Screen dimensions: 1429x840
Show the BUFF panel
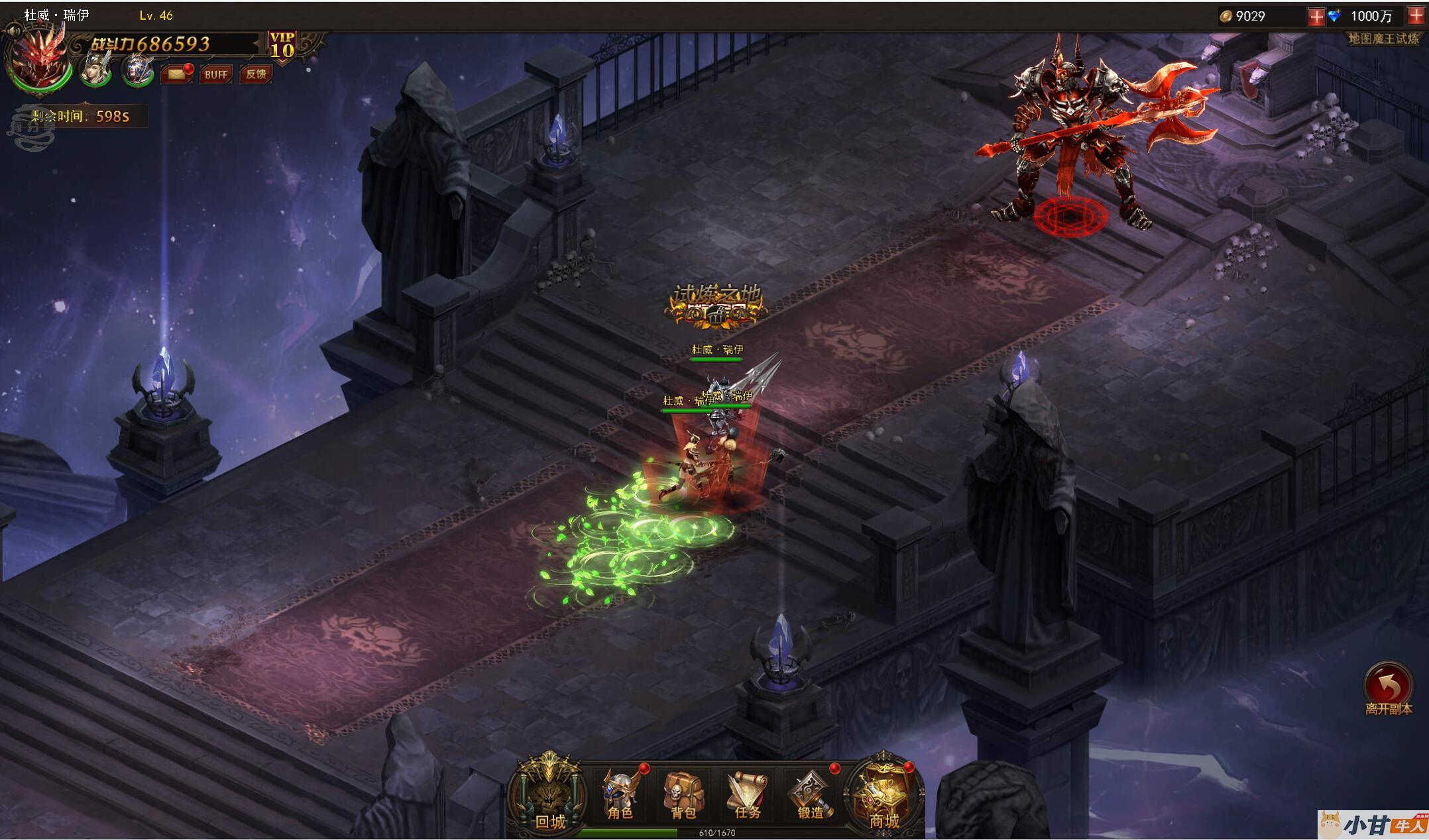coord(216,74)
